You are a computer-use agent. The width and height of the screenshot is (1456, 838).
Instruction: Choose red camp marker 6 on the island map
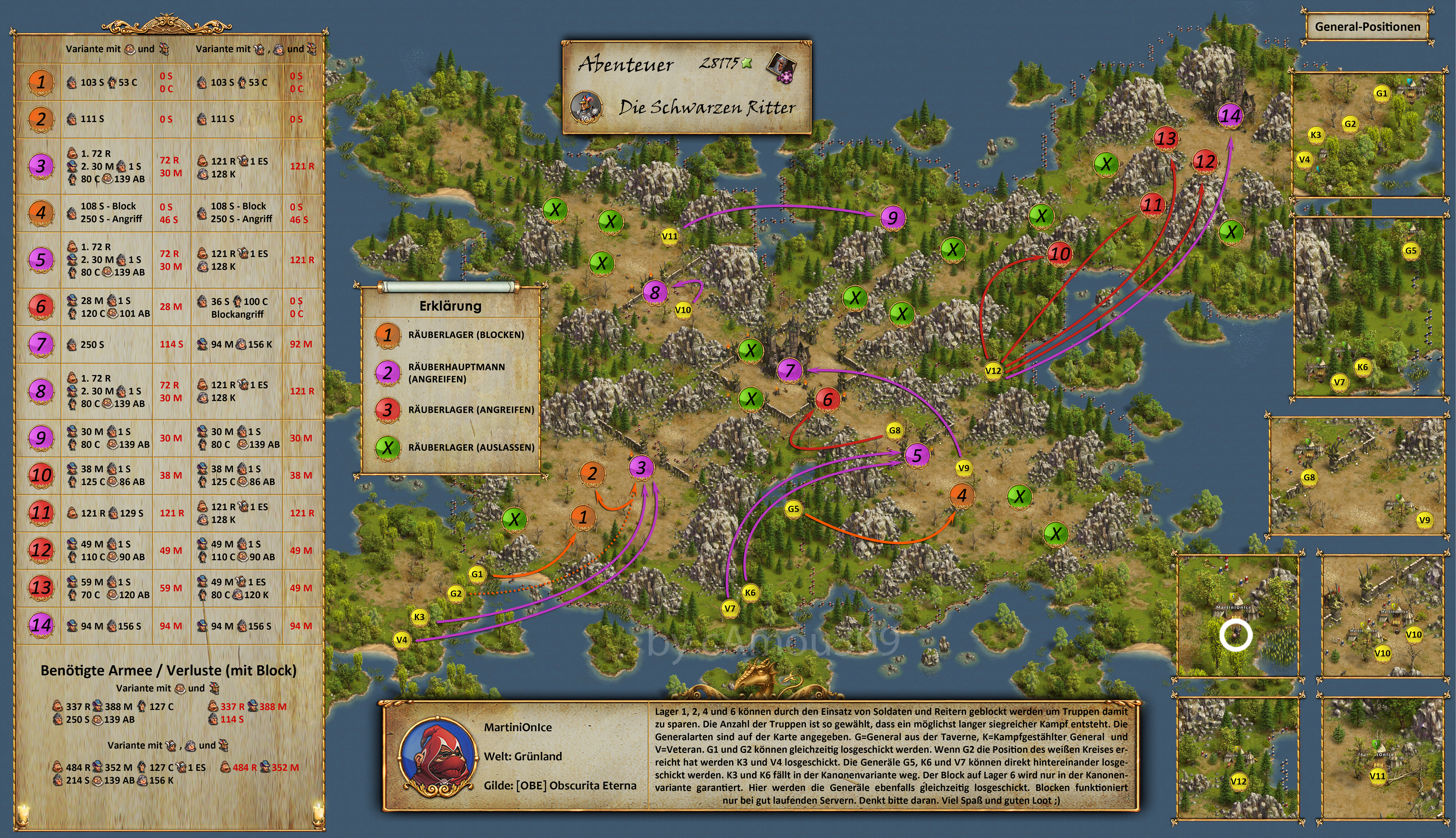(x=827, y=399)
